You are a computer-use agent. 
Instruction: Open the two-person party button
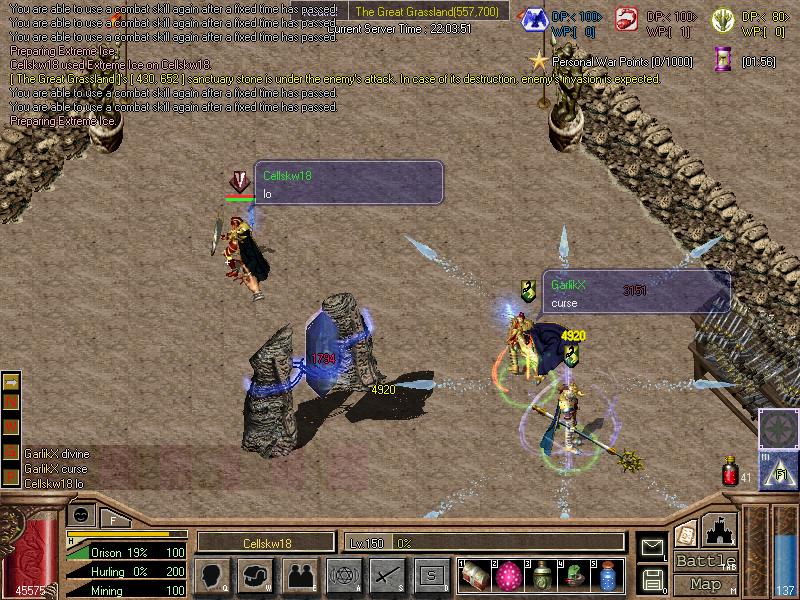[x=300, y=575]
